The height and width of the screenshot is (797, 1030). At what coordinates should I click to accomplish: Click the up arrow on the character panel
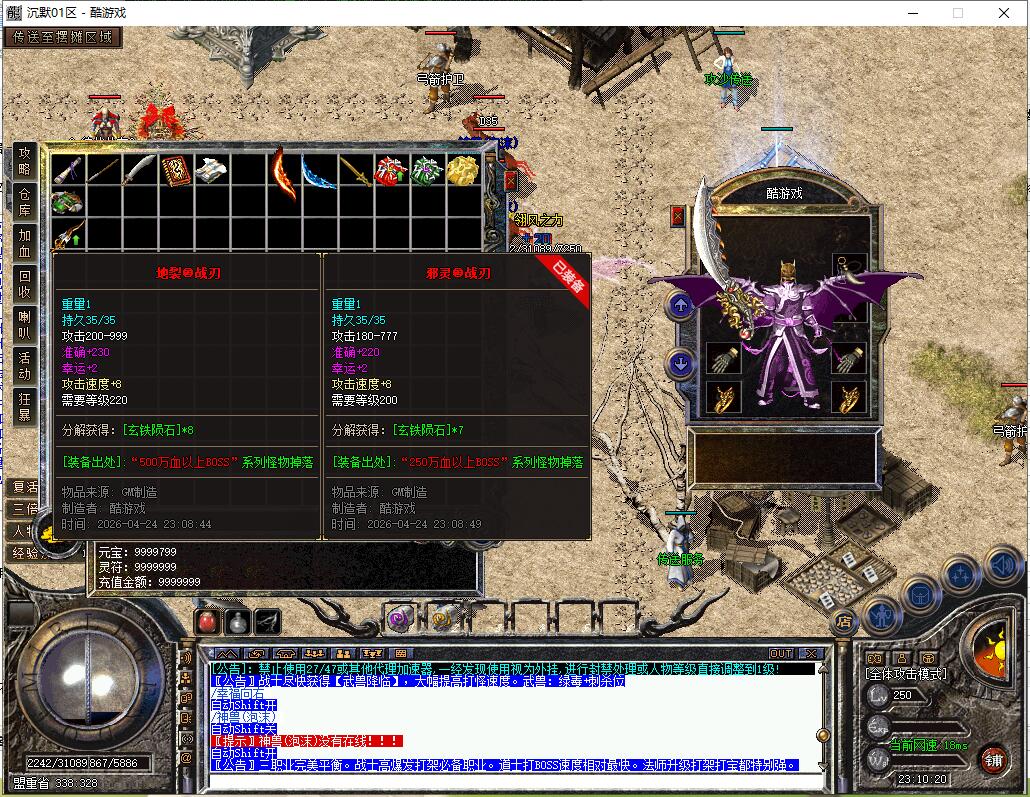[681, 306]
